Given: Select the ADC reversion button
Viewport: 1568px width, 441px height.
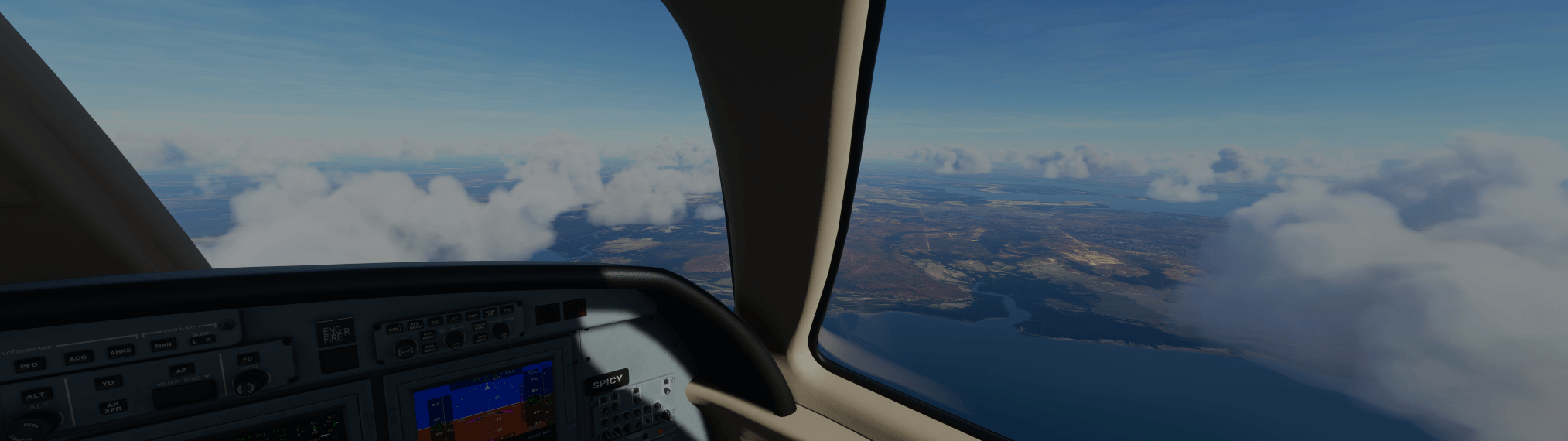Looking at the screenshot, I should coord(78,357).
